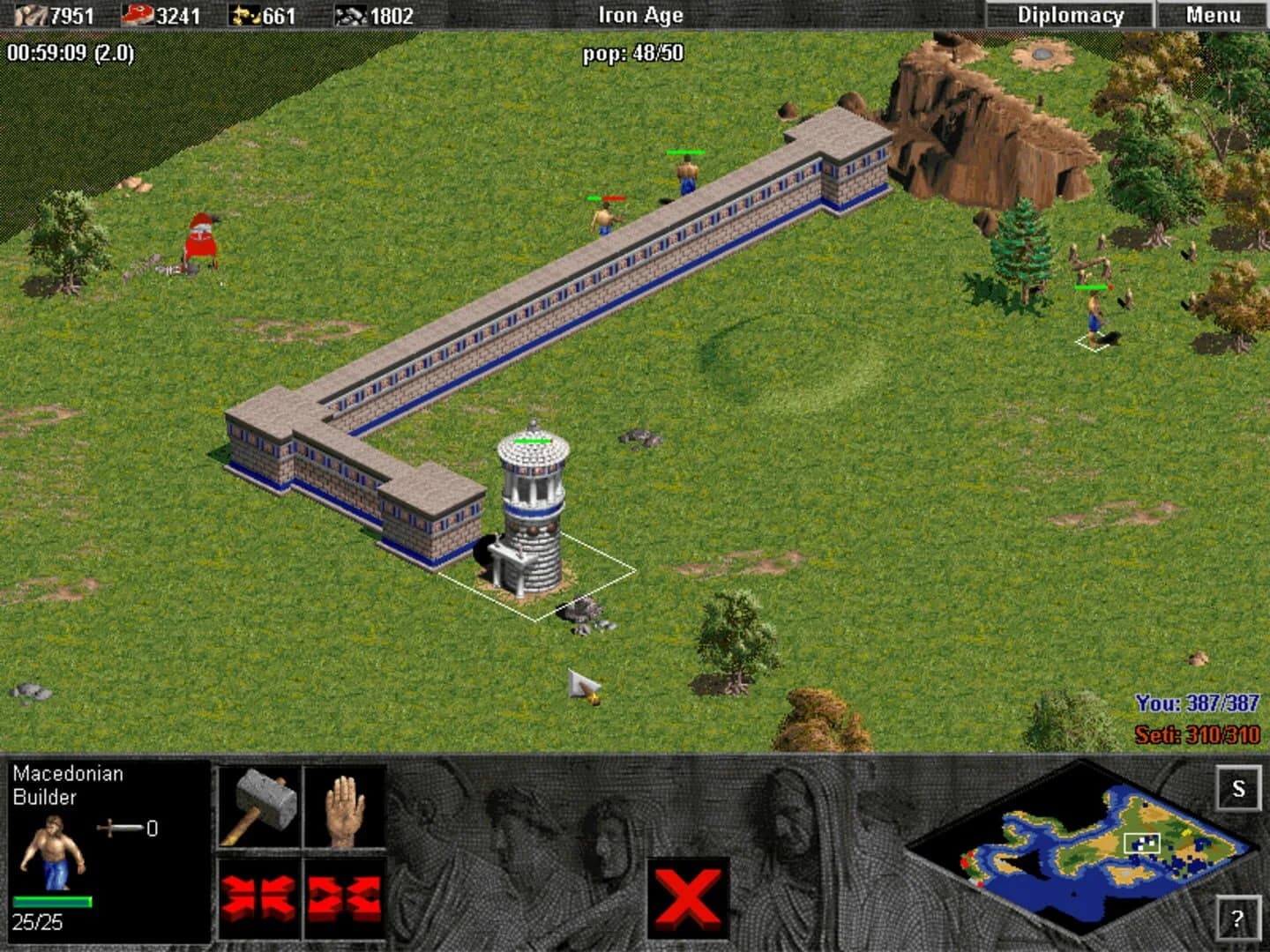Click the game timer 00:59:09 (2.0)

(69, 51)
